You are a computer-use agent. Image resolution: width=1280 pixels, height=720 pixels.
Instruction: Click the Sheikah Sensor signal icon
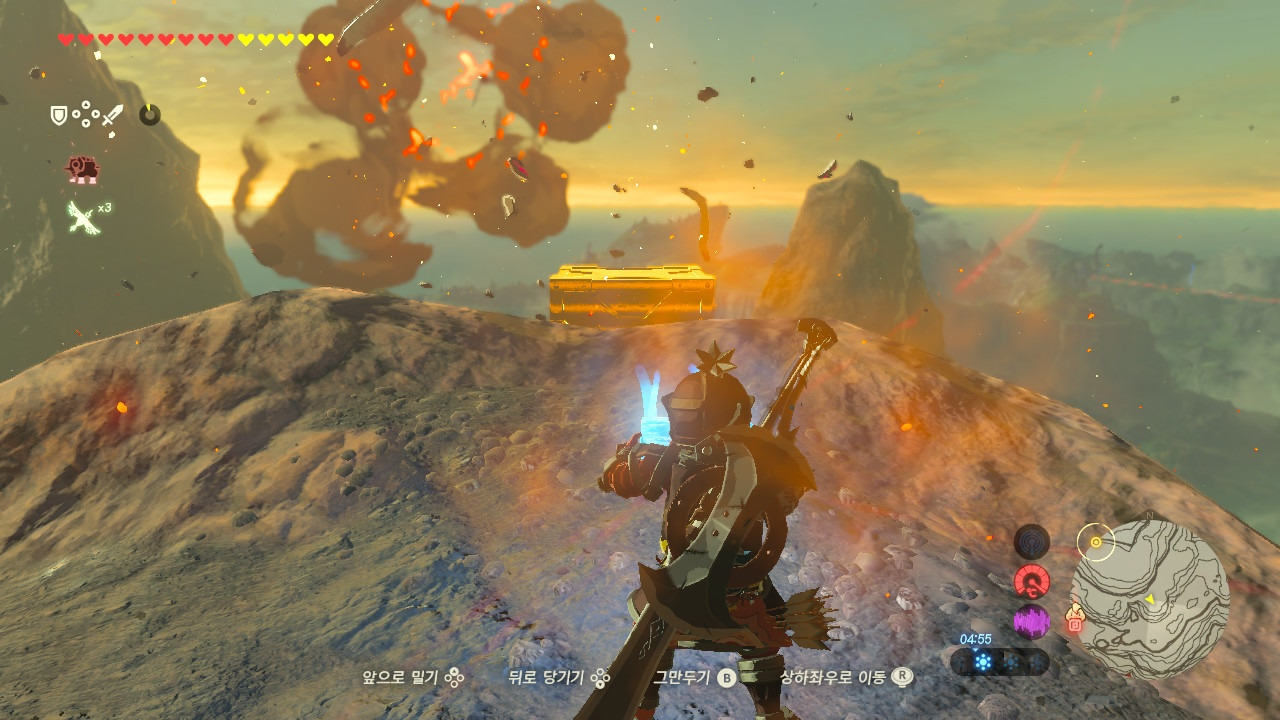pyautogui.click(x=1031, y=542)
